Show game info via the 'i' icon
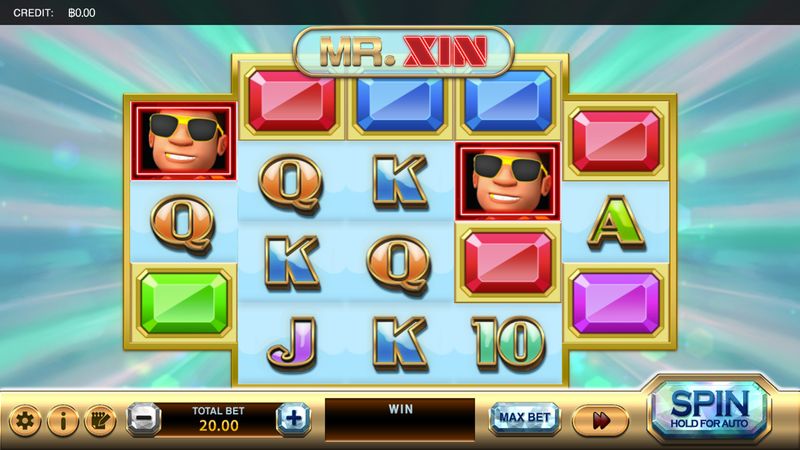Image resolution: width=800 pixels, height=450 pixels. (x=62, y=420)
